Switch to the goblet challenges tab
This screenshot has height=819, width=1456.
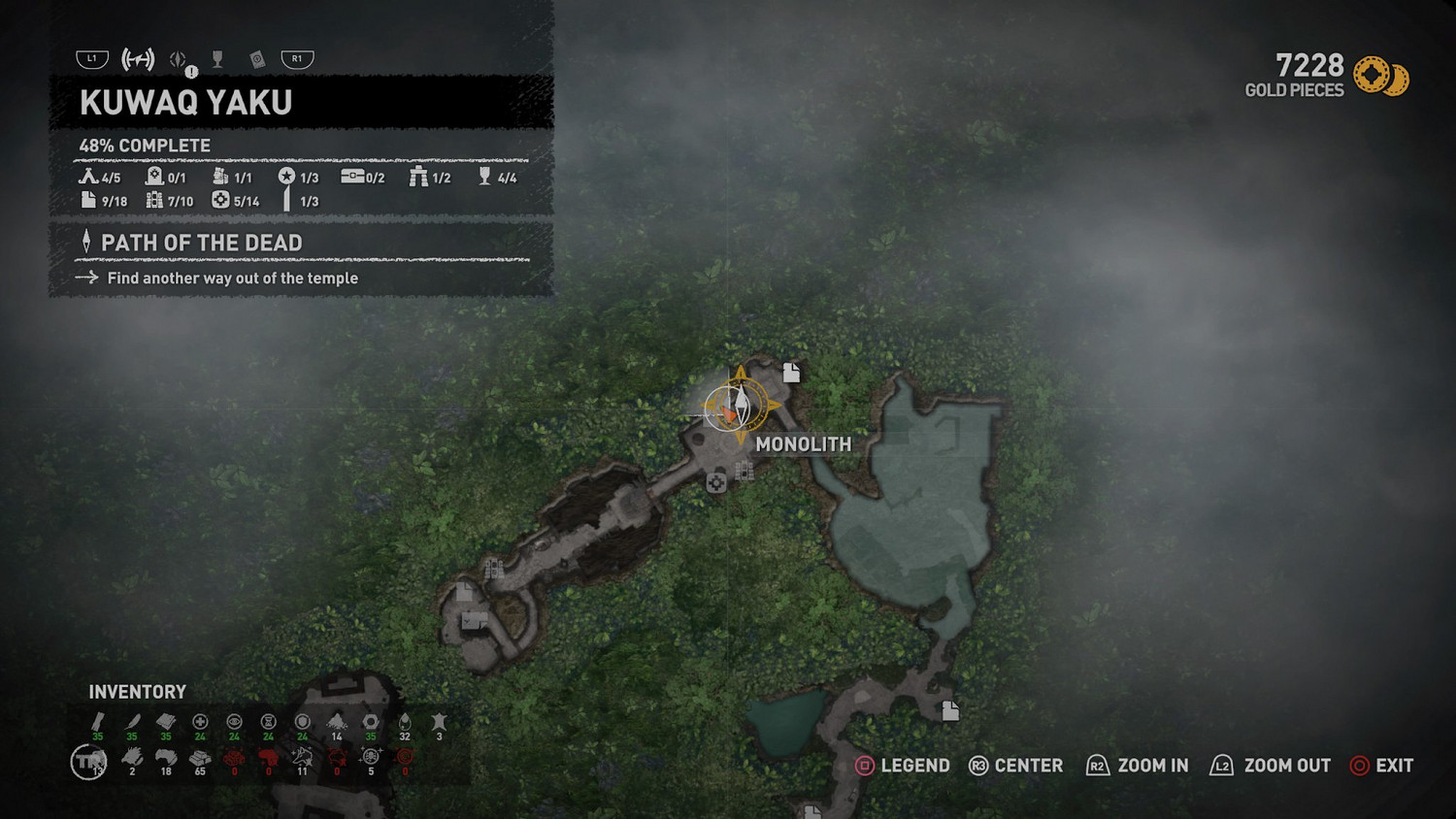click(x=217, y=59)
